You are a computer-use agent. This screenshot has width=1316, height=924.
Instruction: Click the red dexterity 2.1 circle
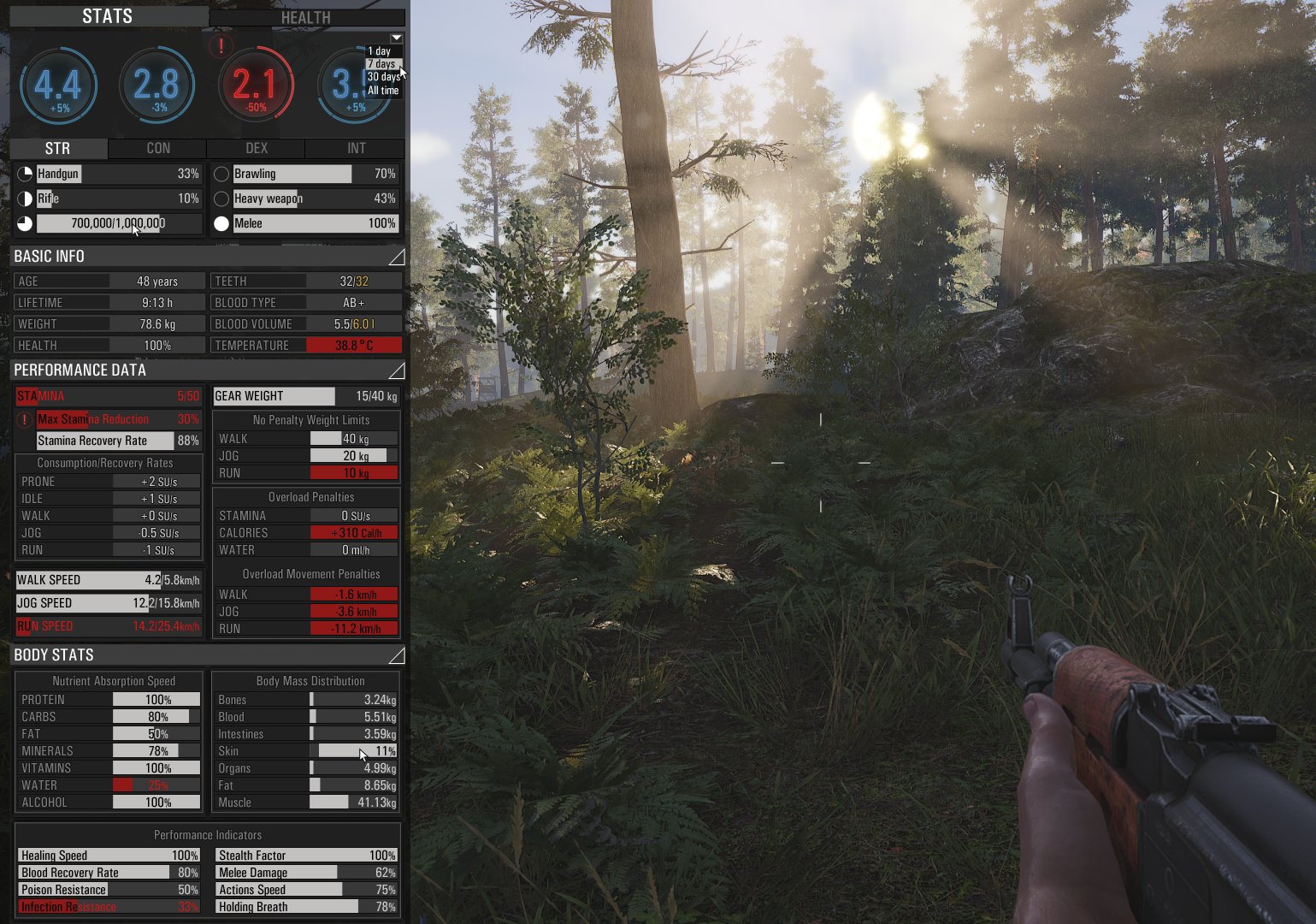pyautogui.click(x=256, y=86)
